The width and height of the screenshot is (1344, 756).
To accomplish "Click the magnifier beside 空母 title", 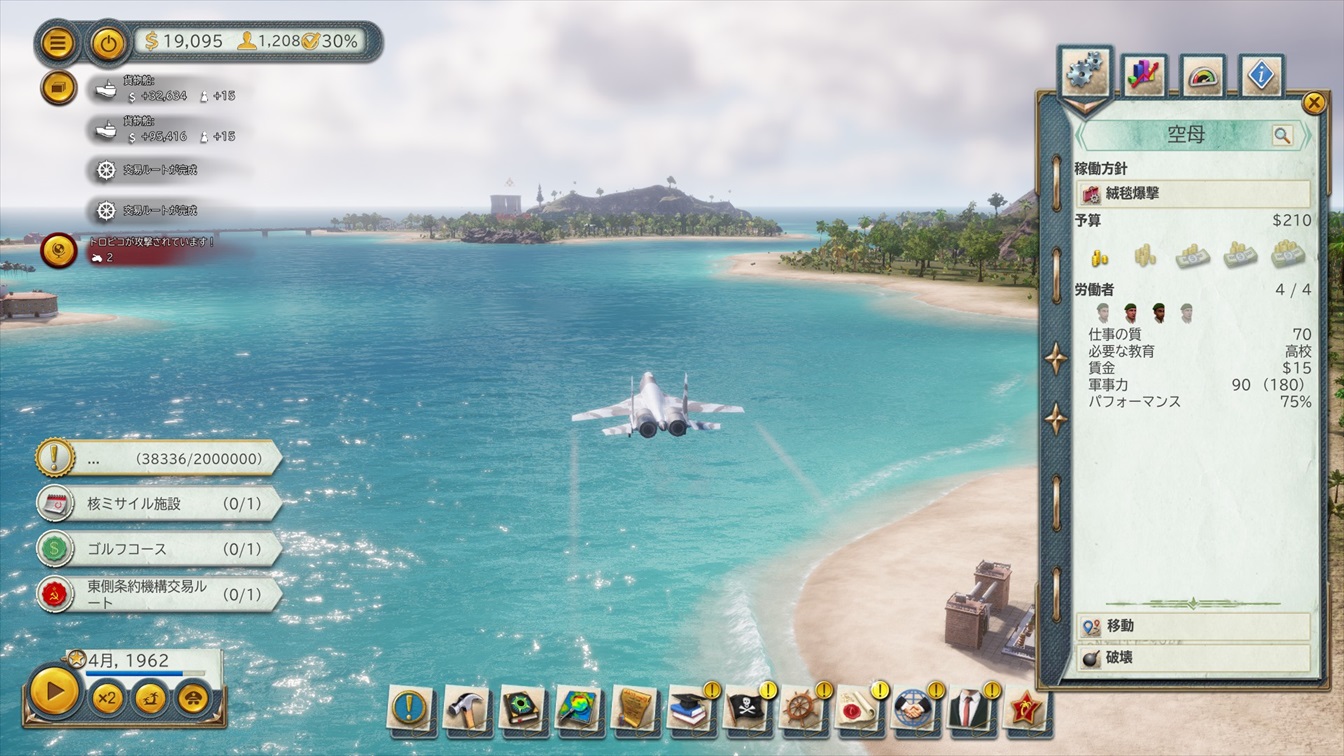I will pyautogui.click(x=1282, y=135).
